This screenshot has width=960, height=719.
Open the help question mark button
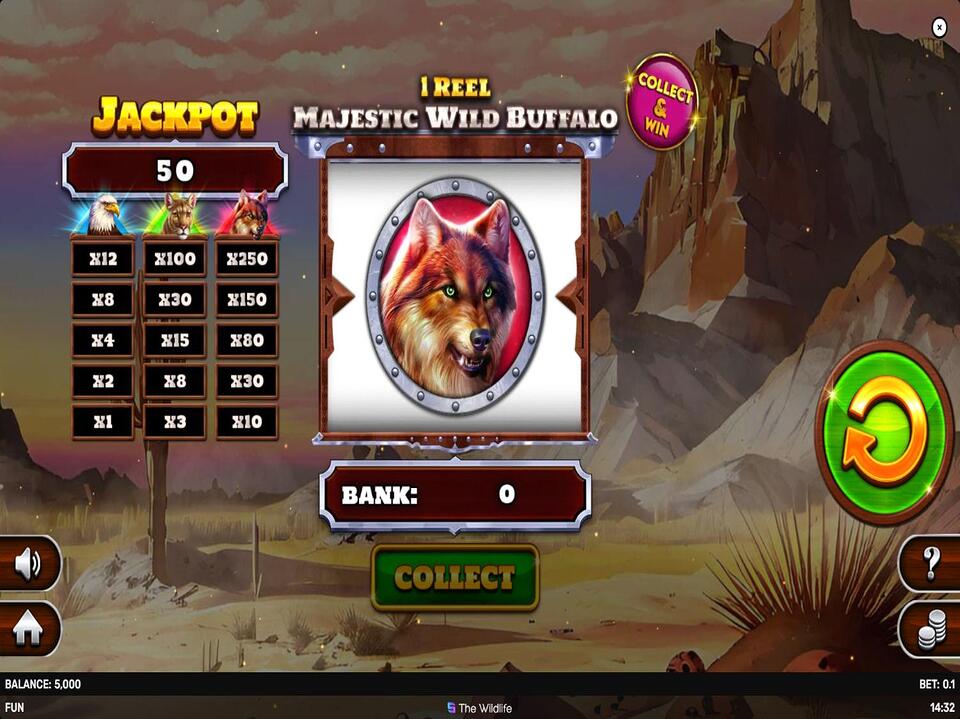pos(932,564)
